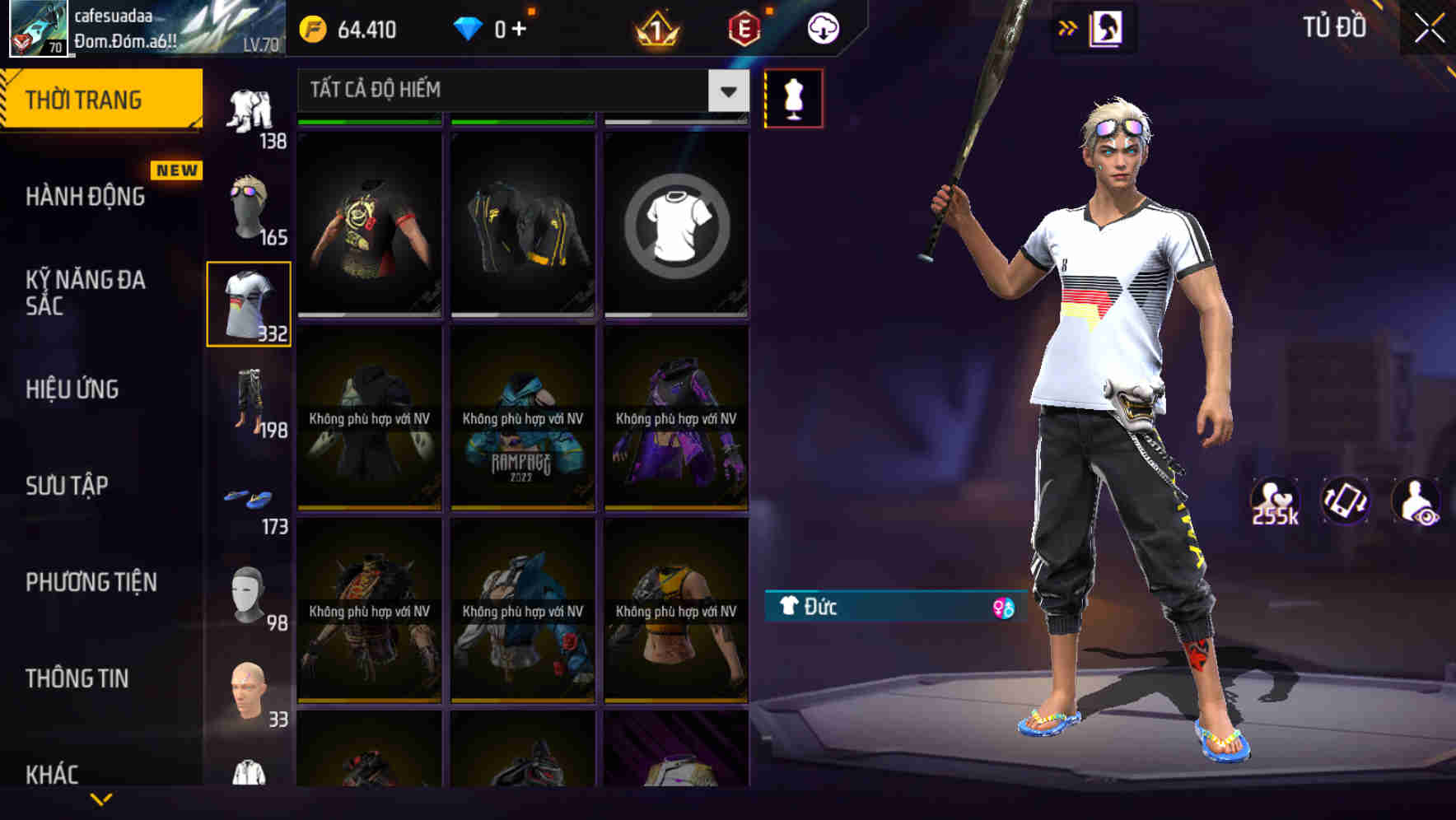This screenshot has height=820, width=1456.
Task: Click the green durability bar above the black t-shirt
Action: (369, 120)
